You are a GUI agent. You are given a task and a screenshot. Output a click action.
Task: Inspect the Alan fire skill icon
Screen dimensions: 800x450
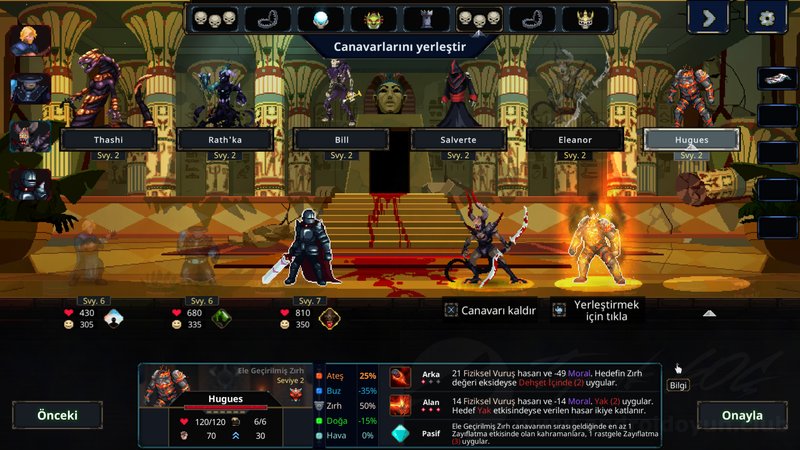coord(400,404)
